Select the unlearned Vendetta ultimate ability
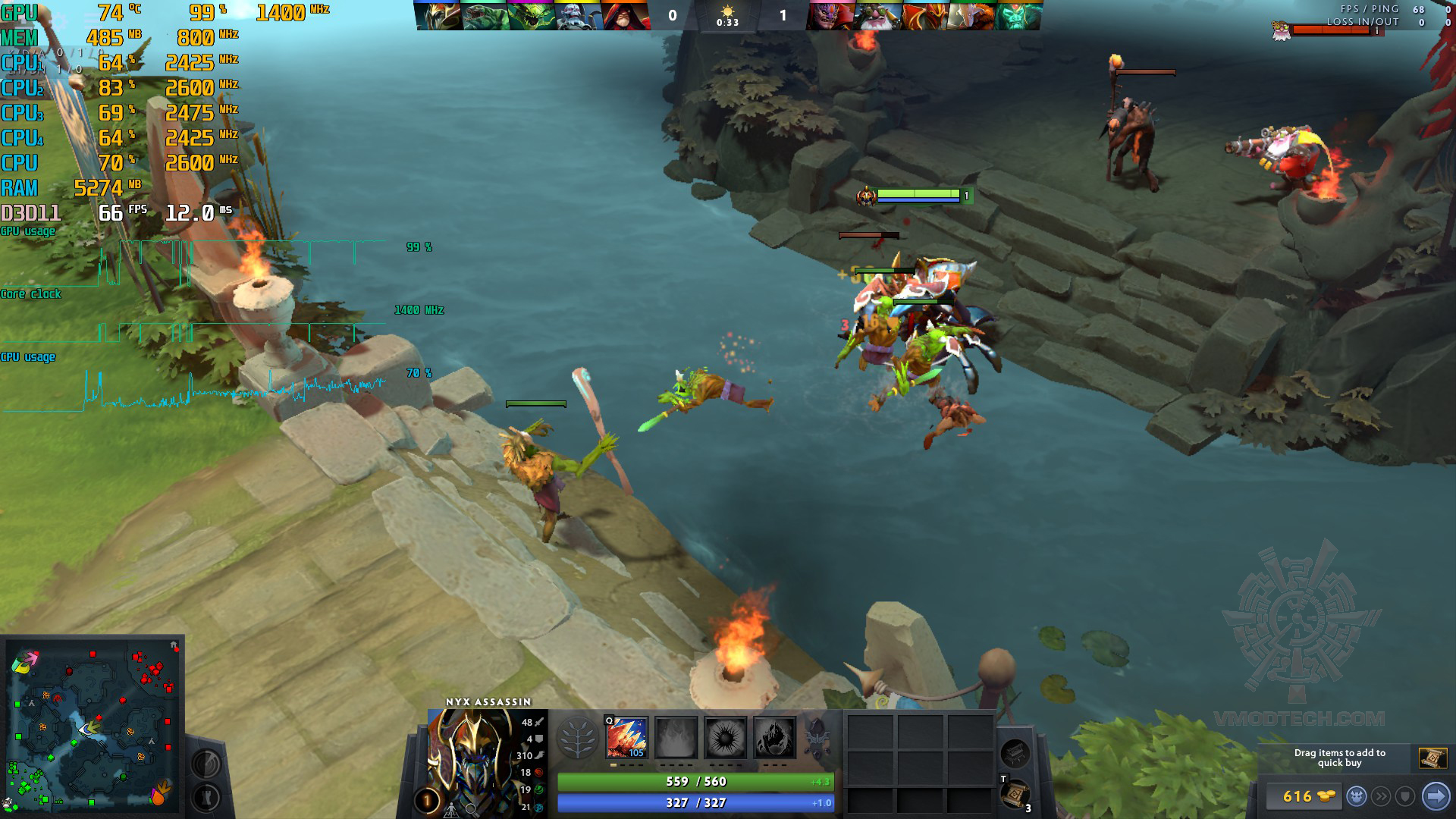This screenshot has height=819, width=1456. coord(774,737)
